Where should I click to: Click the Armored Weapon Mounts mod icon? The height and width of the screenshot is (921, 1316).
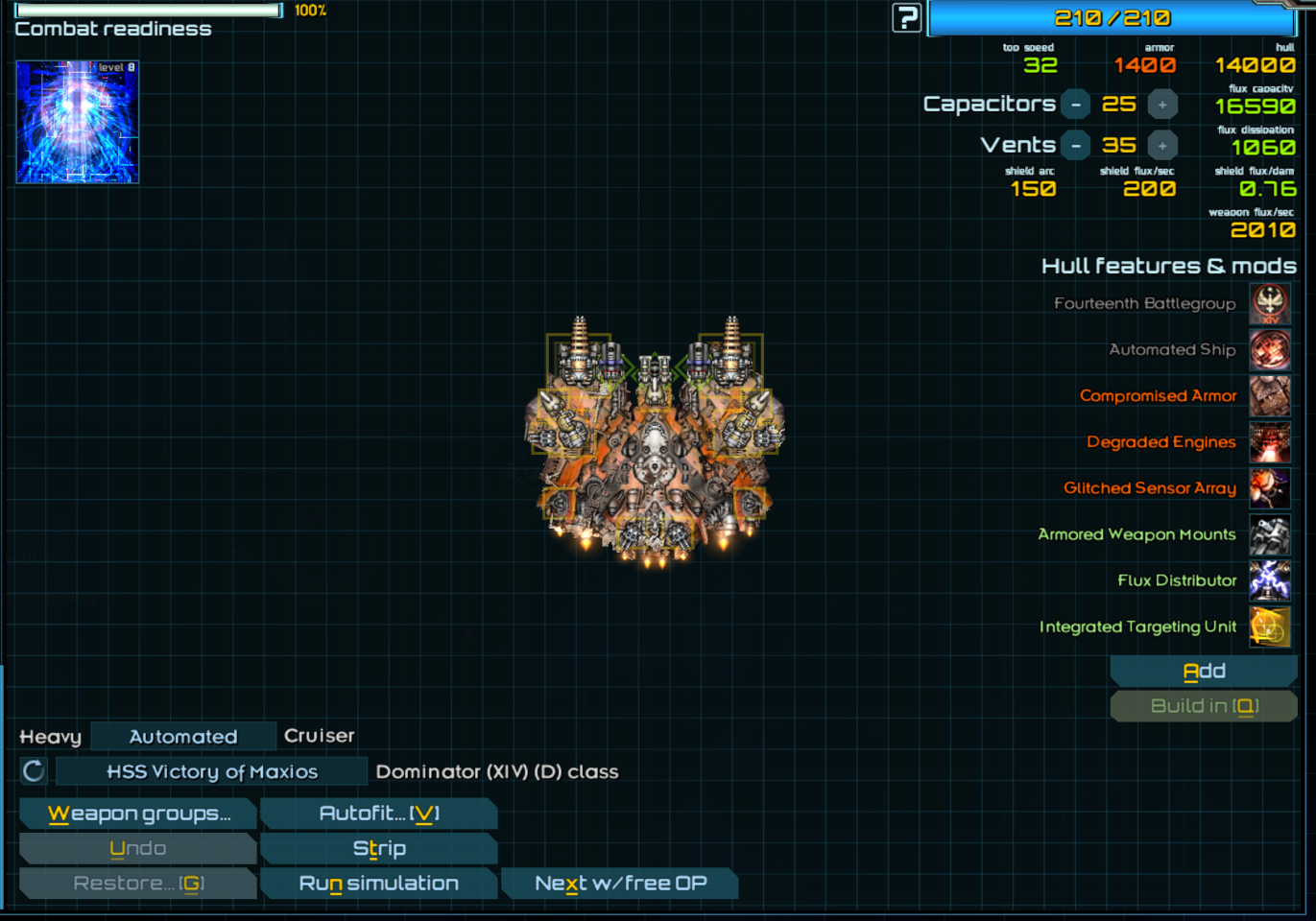(x=1269, y=535)
